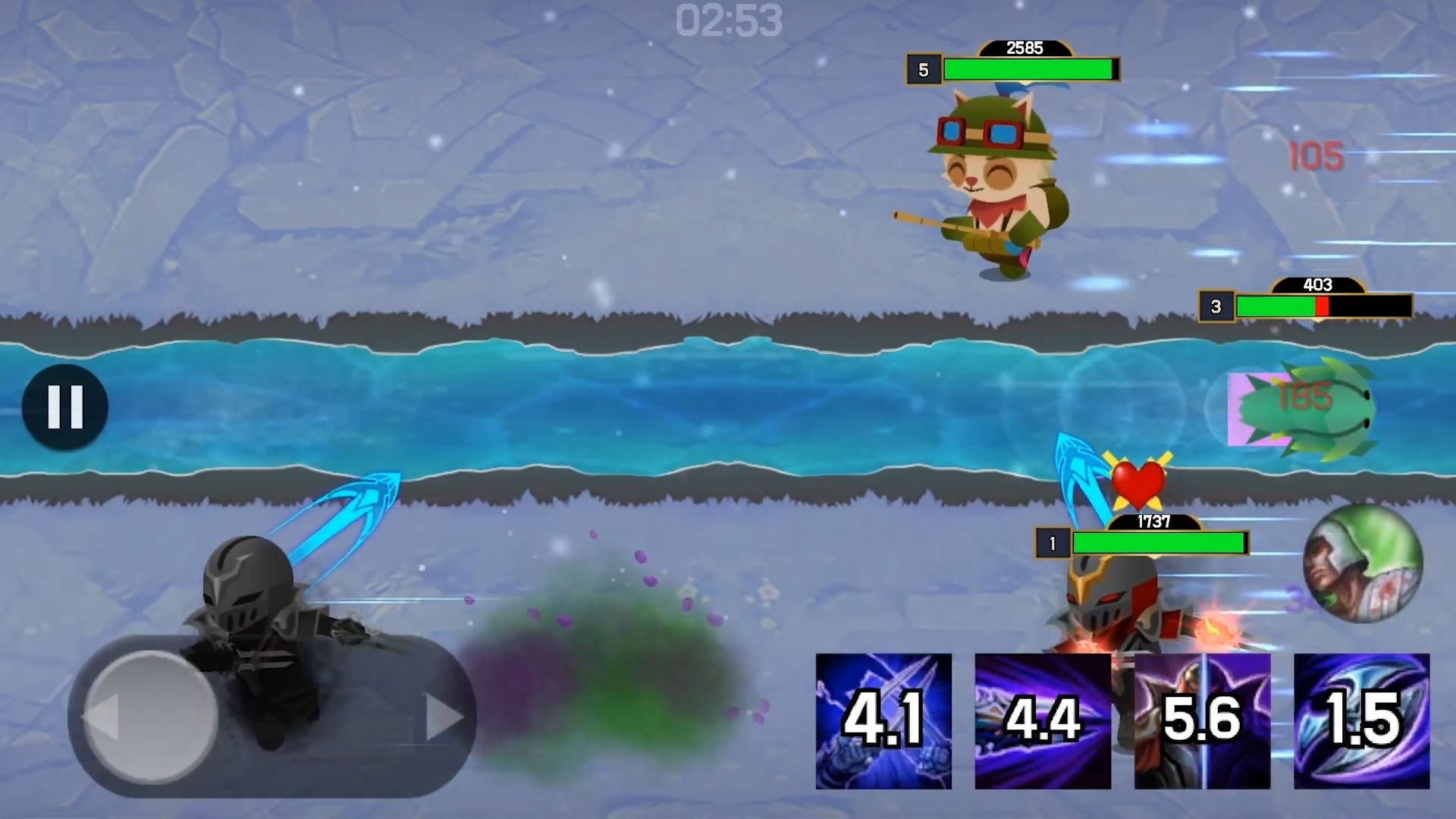The image size is (1456, 819).
Task: Tap the green champion portrait button
Action: point(1363,563)
